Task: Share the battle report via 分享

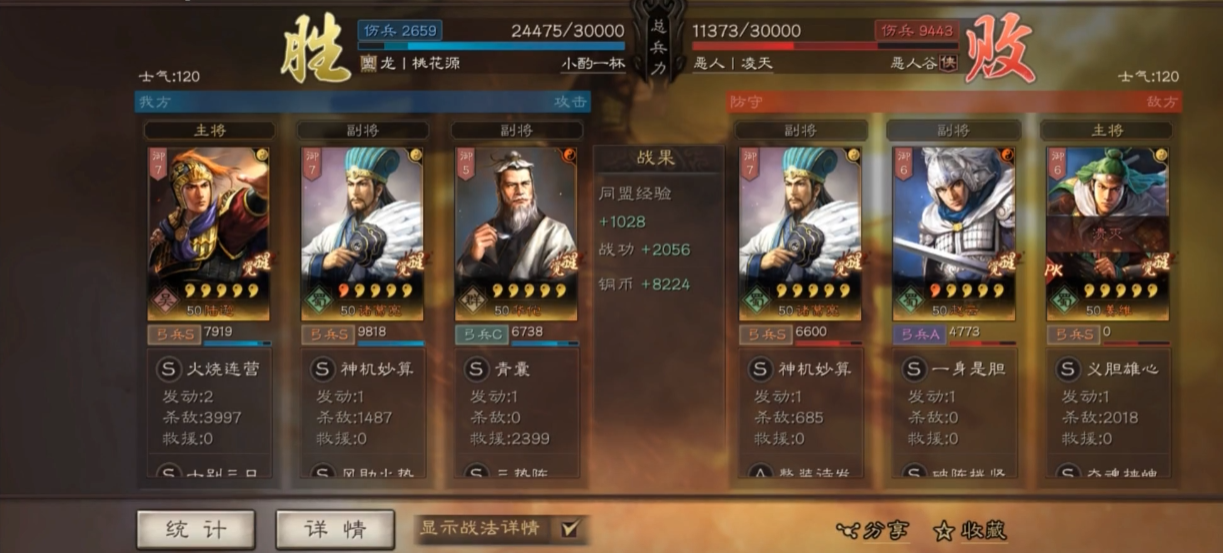Action: pos(872,531)
